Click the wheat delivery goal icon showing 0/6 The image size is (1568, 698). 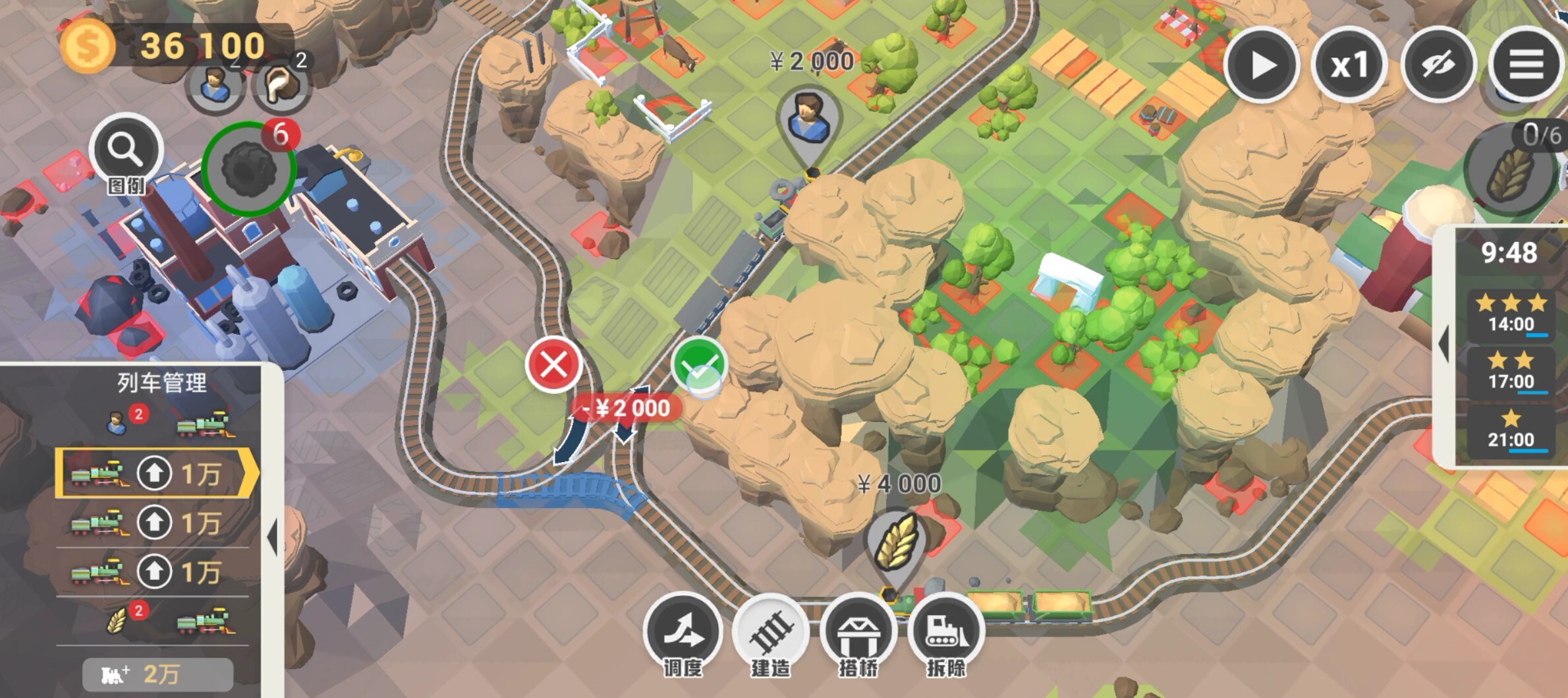[x=1509, y=171]
